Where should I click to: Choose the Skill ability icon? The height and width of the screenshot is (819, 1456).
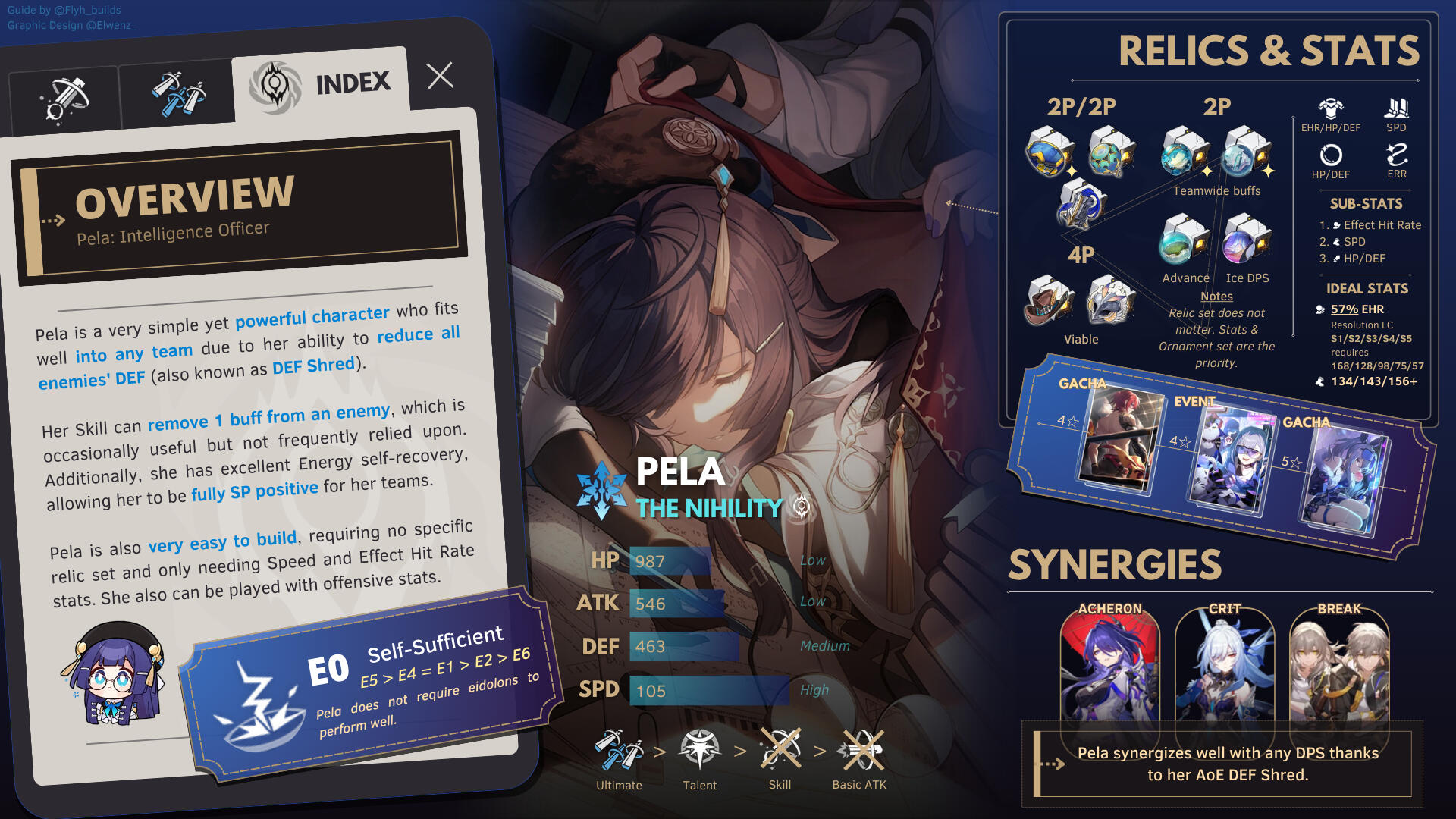tap(780, 750)
